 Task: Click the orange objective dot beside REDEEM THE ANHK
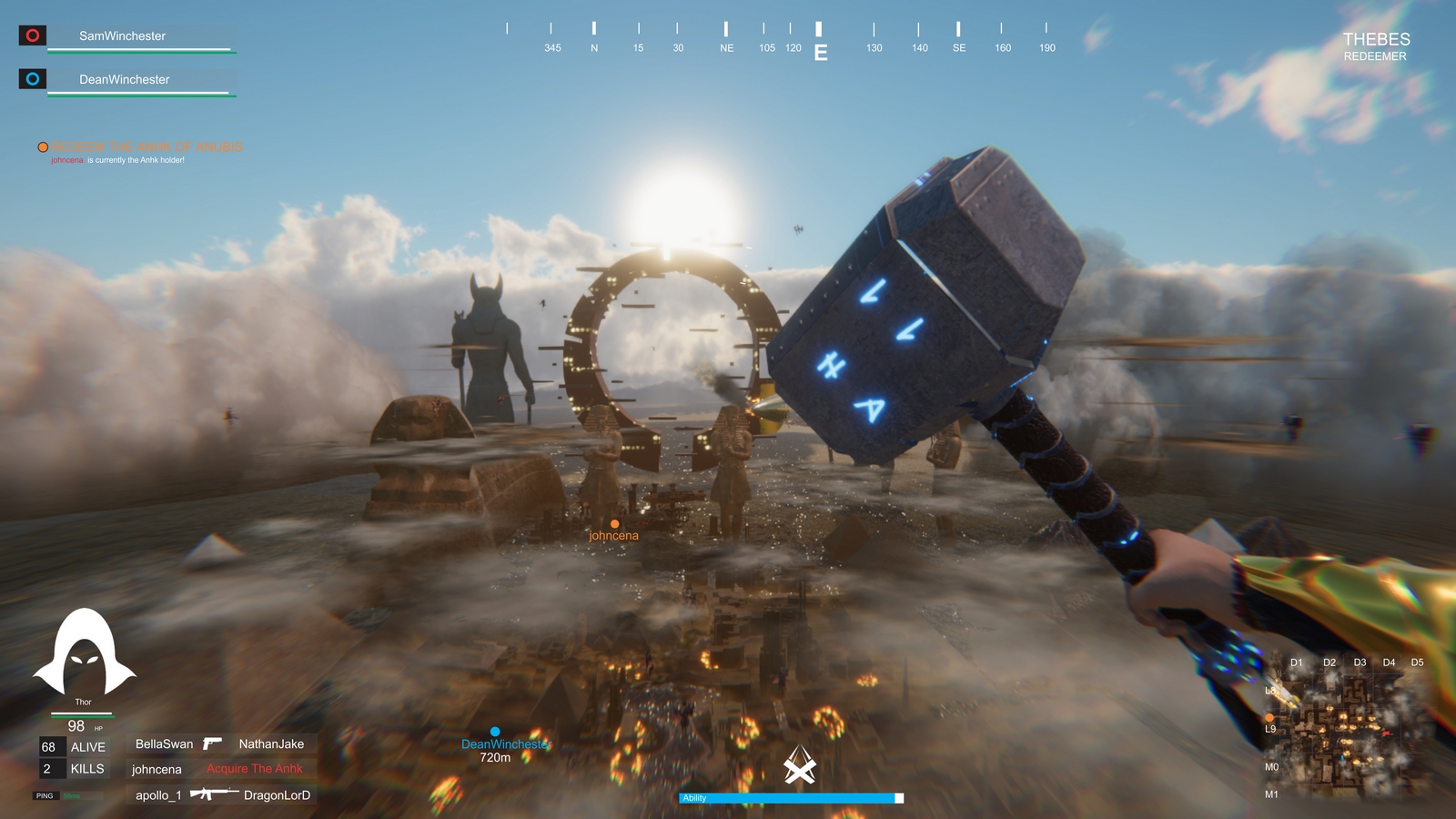point(42,147)
